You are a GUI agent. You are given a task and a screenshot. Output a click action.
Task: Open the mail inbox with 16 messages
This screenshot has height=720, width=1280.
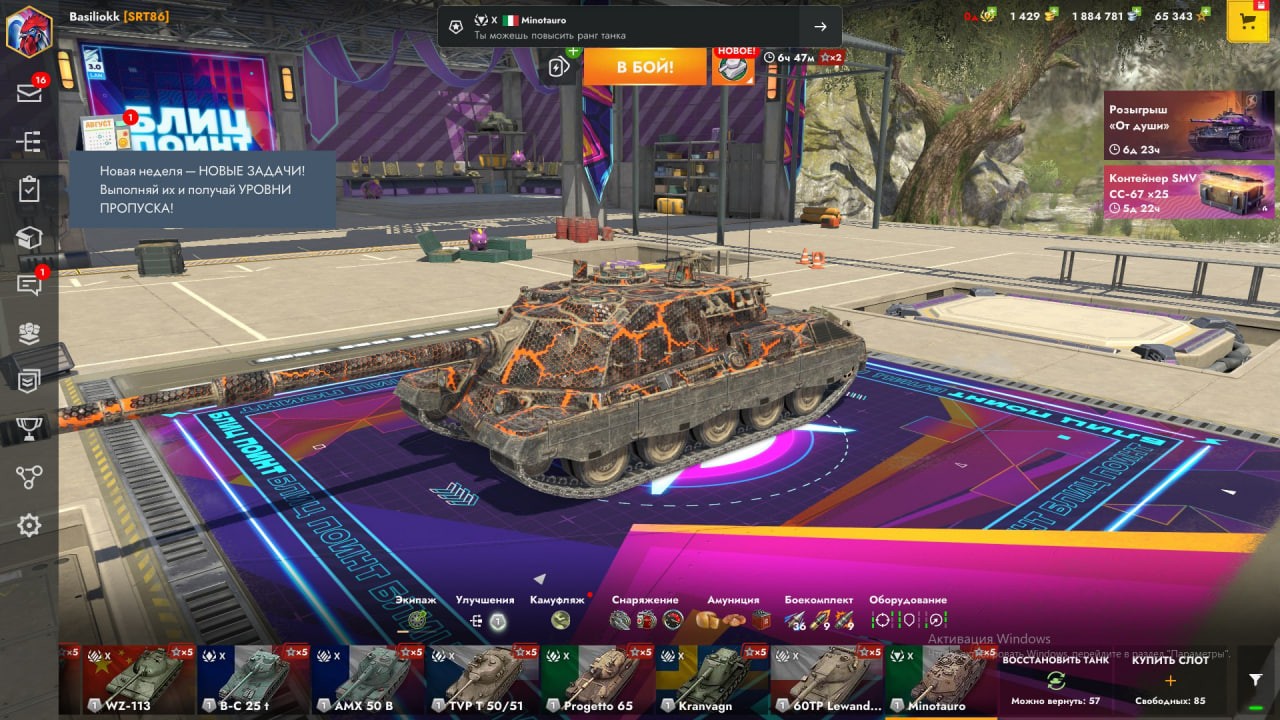29,93
